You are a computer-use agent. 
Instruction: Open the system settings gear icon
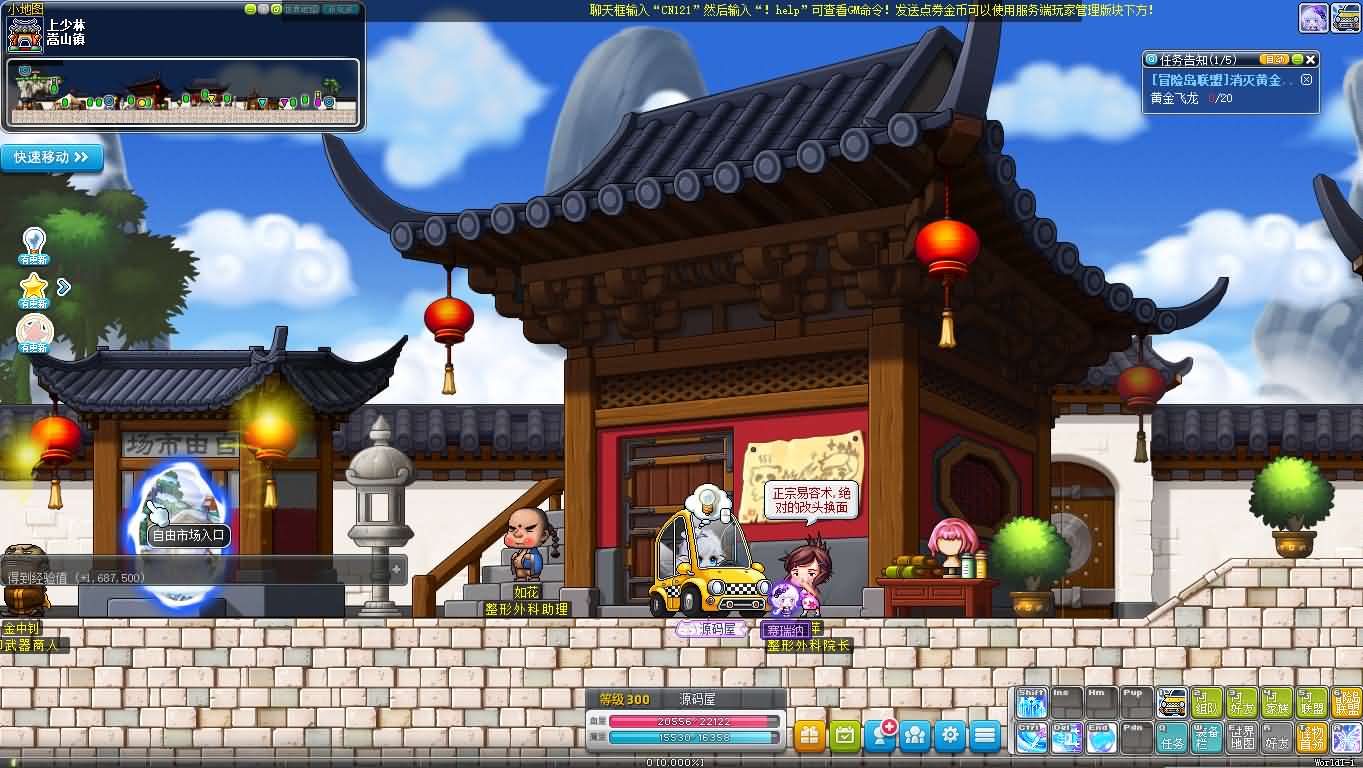950,734
